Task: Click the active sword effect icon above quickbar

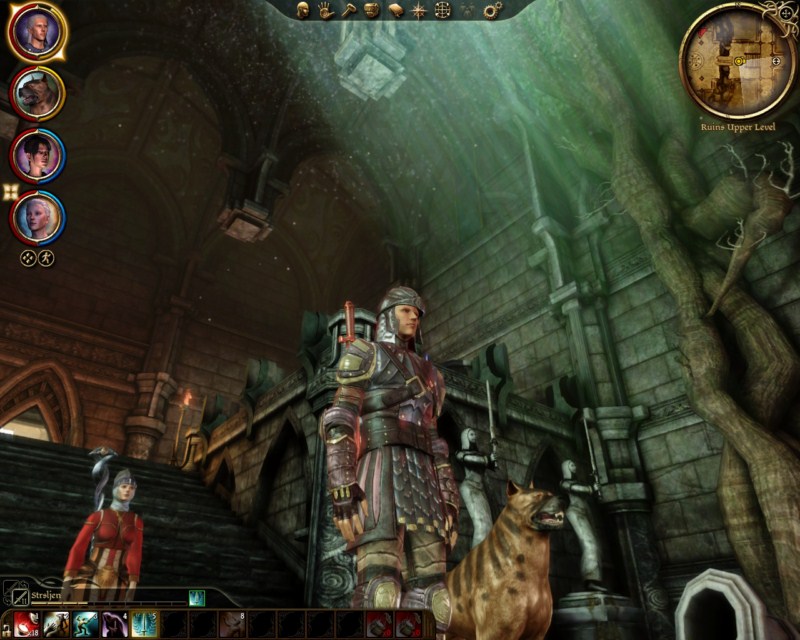Action: pyautogui.click(x=197, y=598)
